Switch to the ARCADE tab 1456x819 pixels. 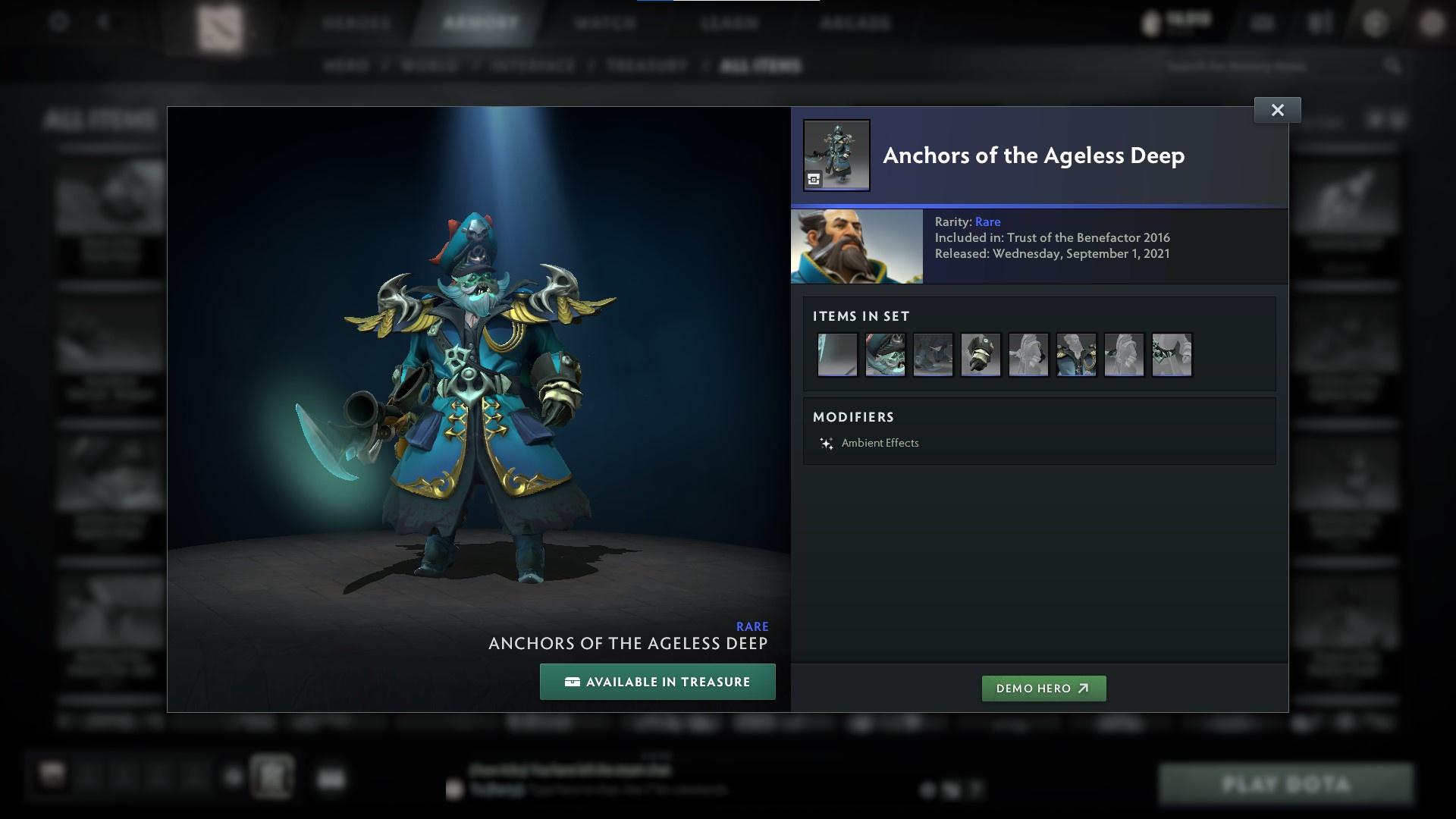click(x=855, y=24)
